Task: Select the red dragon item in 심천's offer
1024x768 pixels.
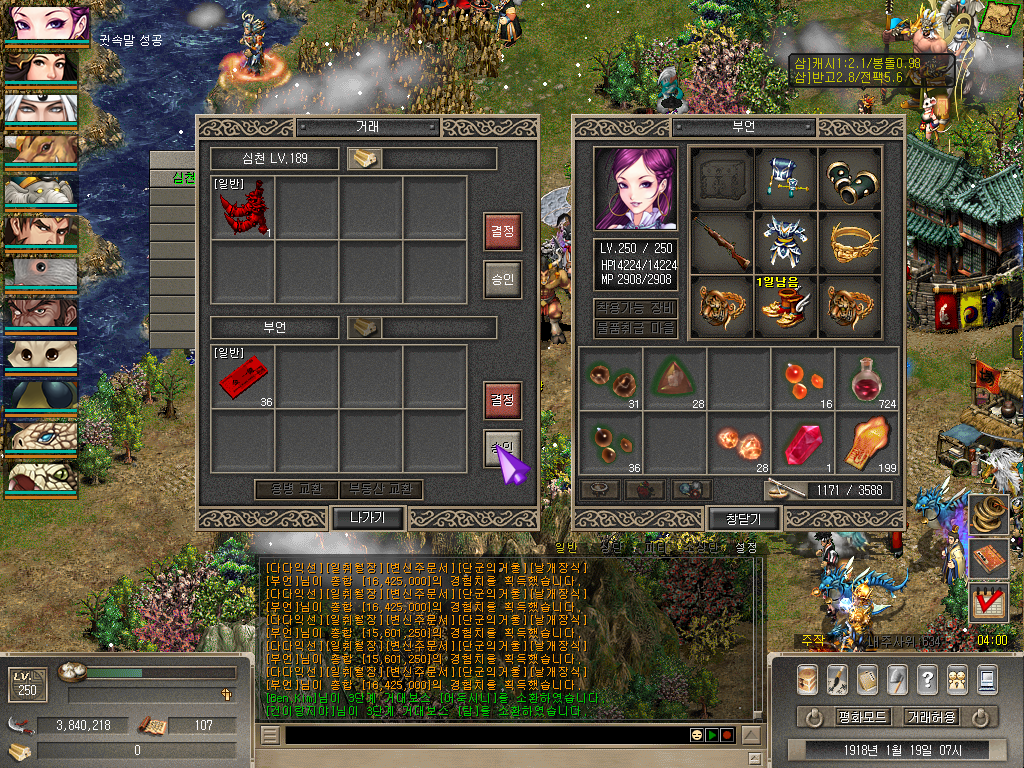Action: click(x=243, y=209)
